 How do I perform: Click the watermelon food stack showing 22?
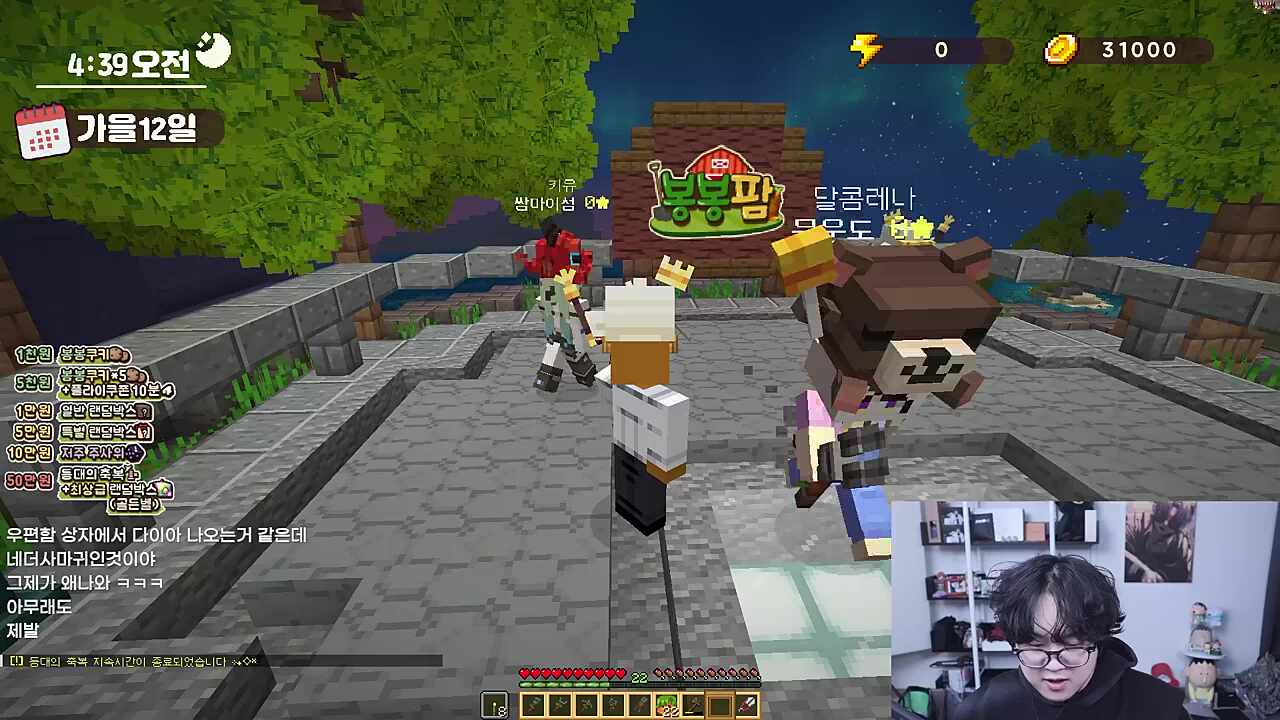click(667, 704)
